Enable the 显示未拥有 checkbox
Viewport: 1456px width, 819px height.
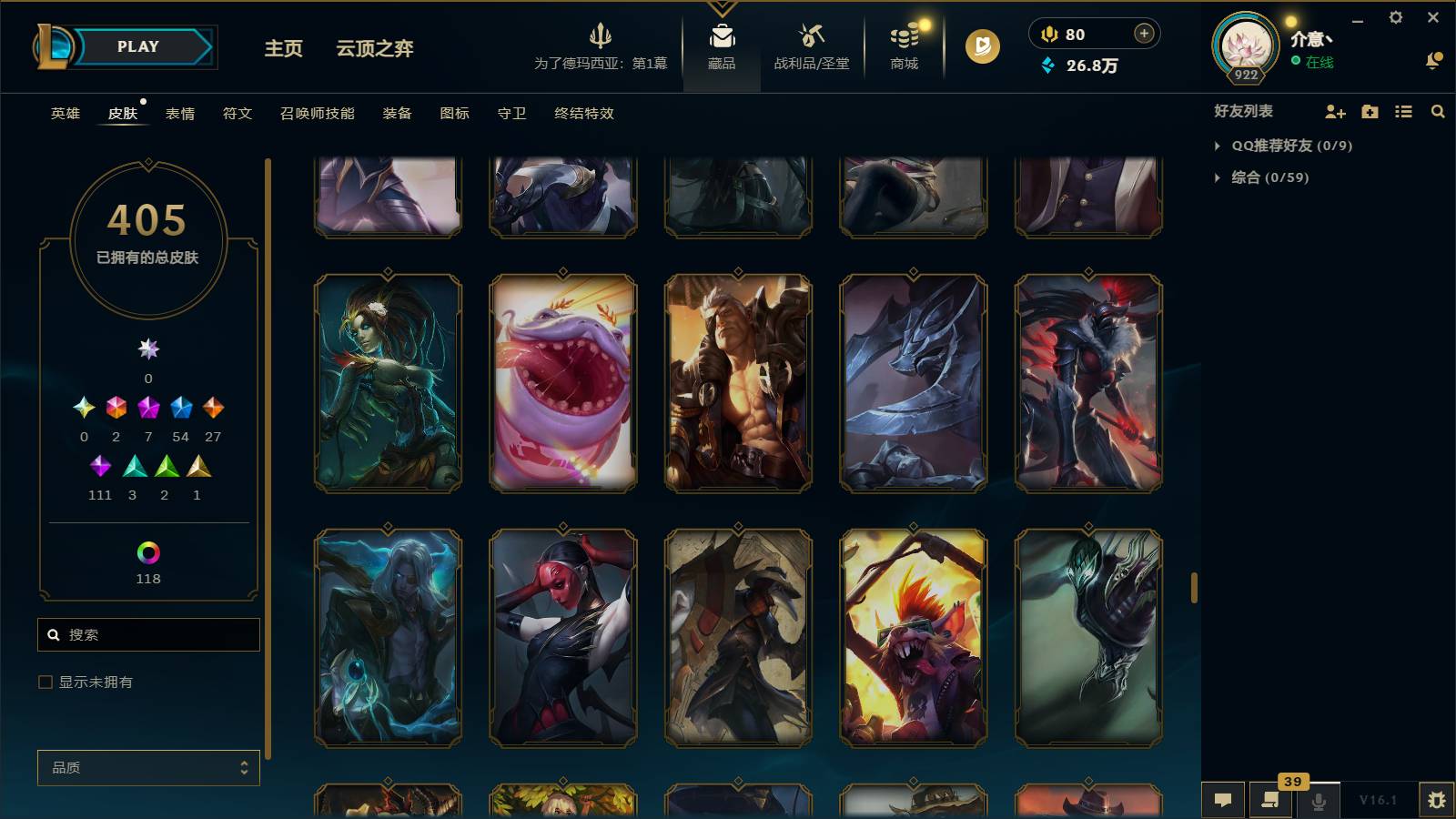pos(44,681)
